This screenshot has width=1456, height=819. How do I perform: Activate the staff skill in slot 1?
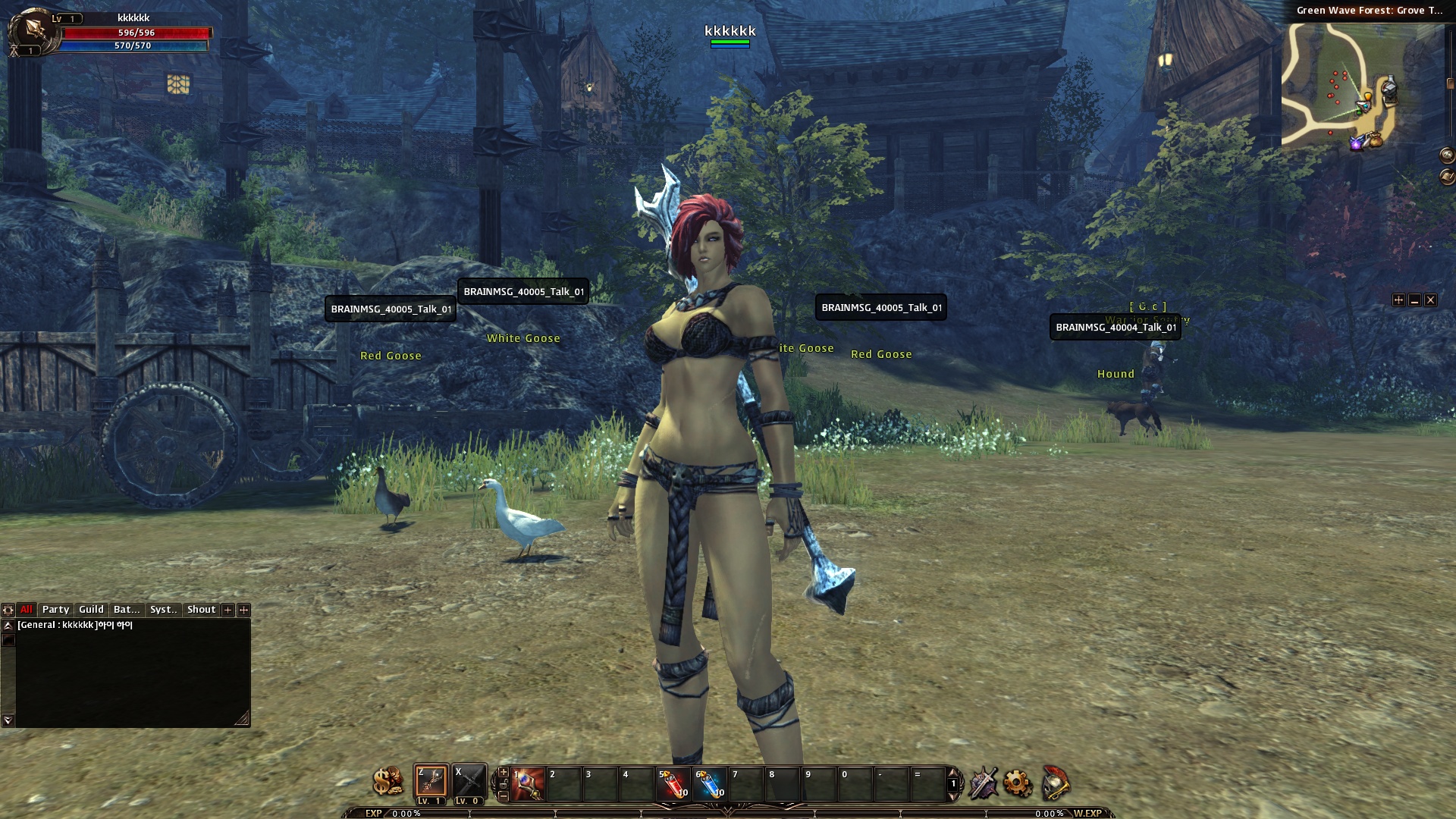coord(528,784)
